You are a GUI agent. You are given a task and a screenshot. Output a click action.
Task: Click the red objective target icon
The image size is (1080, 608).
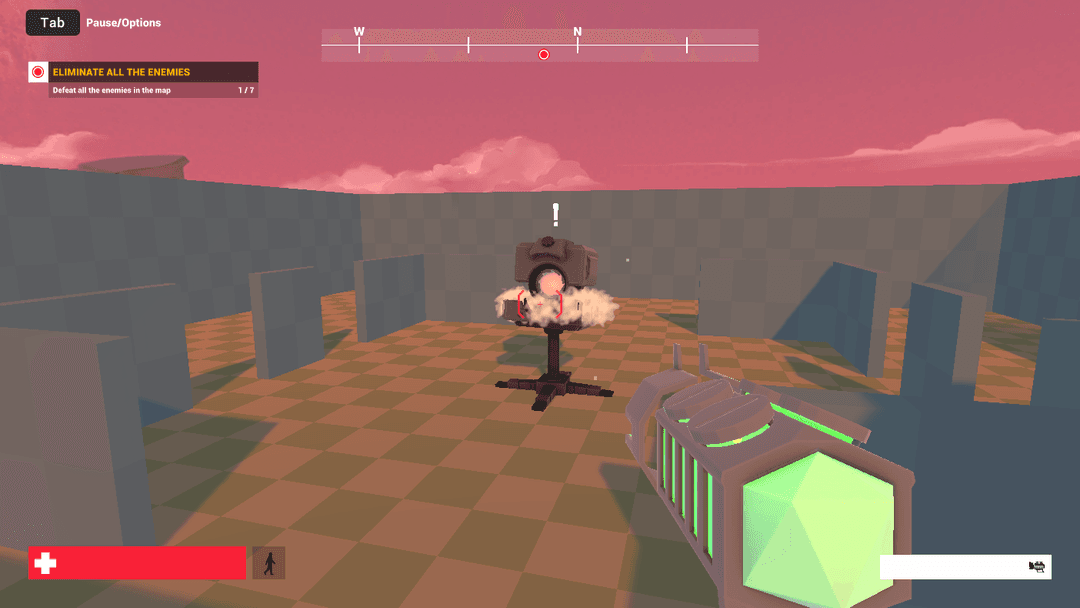[x=38, y=72]
